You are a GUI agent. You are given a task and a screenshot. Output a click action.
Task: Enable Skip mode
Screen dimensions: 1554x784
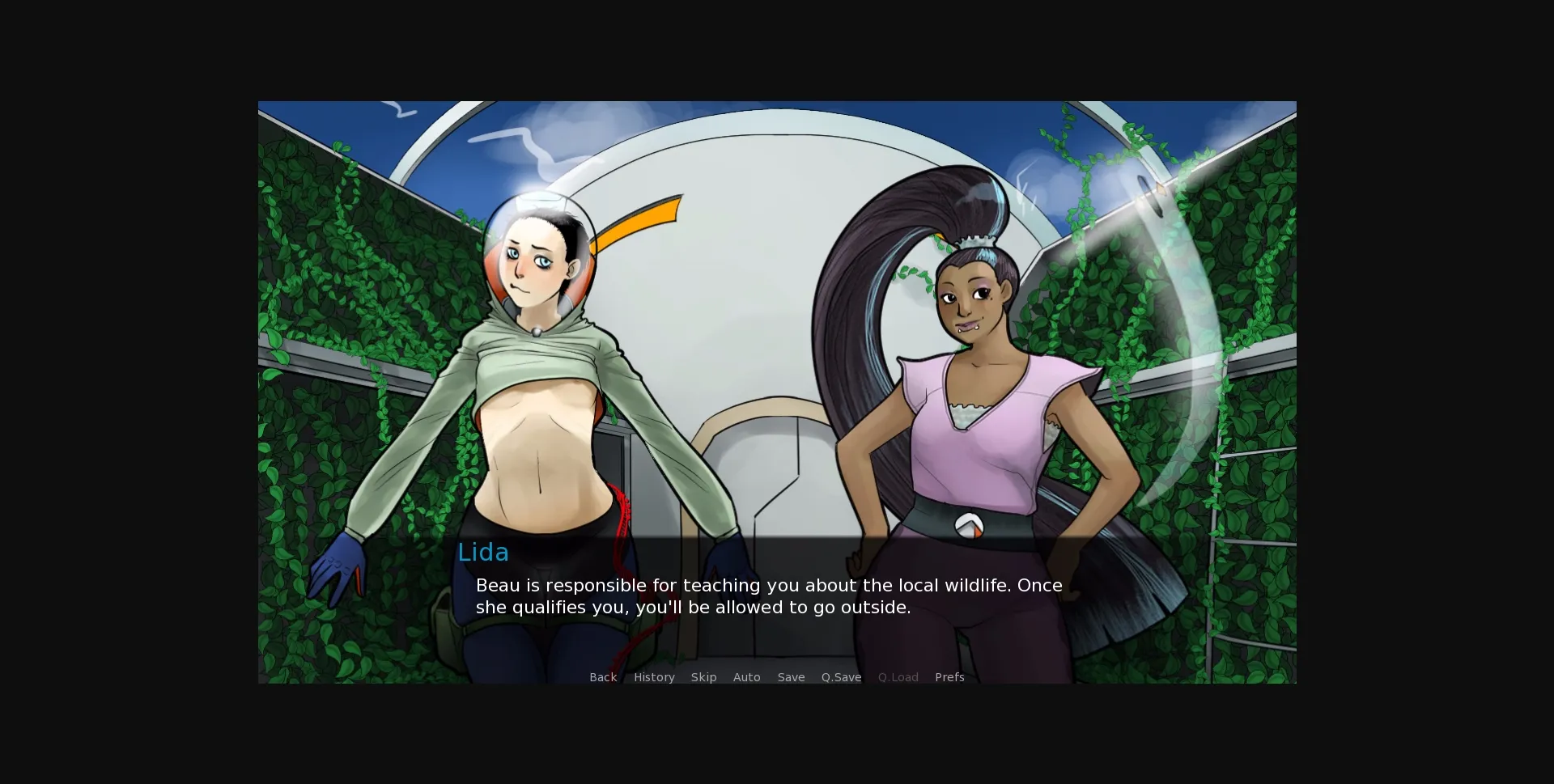point(703,677)
